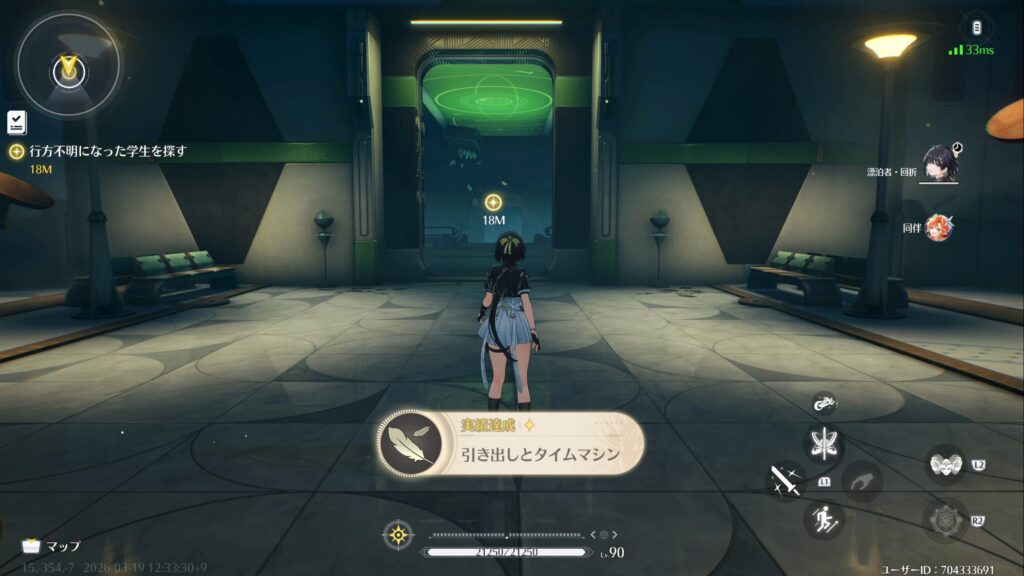Tap the running figure dodge button
The image size is (1024, 576).
[x=825, y=519]
